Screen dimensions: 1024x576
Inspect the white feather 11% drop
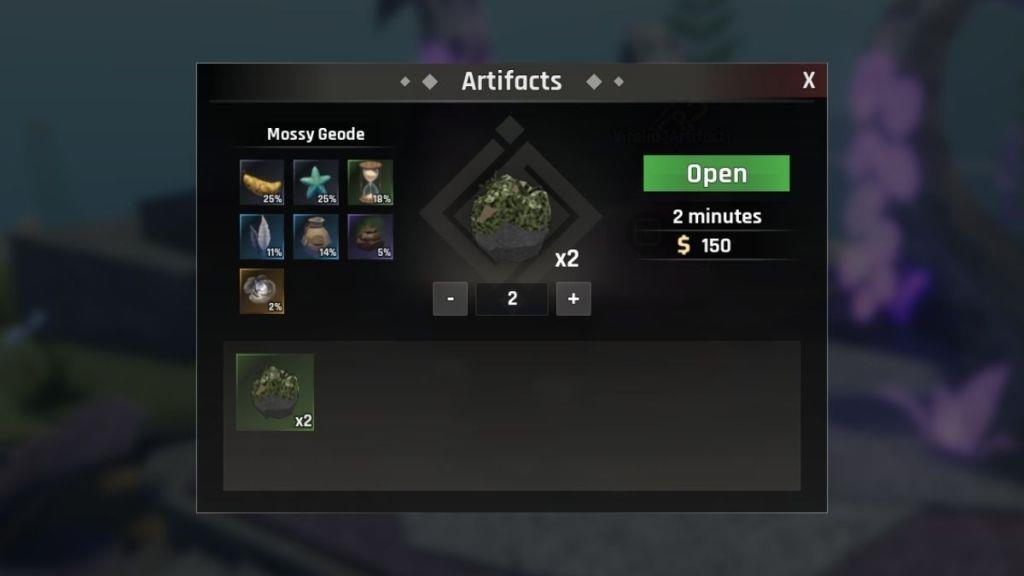(x=262, y=237)
